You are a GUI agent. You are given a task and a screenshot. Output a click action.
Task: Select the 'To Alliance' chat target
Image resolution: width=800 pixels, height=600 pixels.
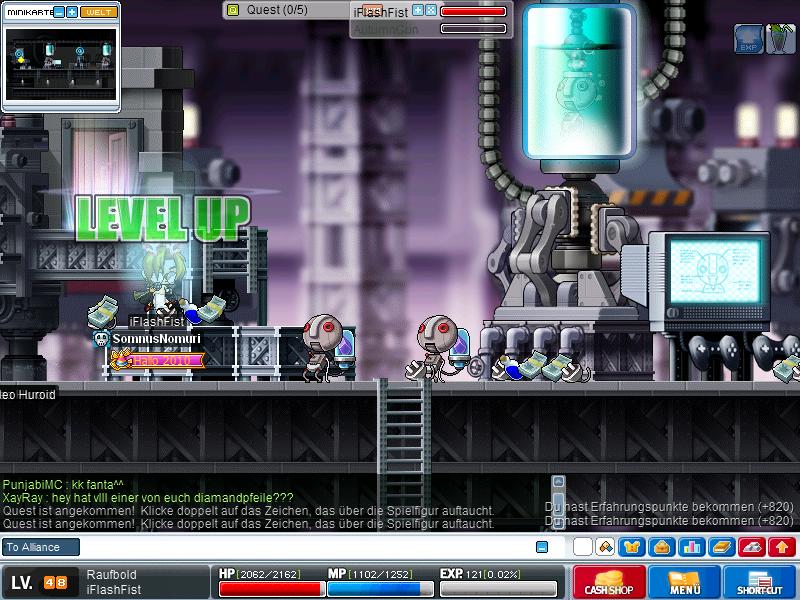(x=33, y=547)
